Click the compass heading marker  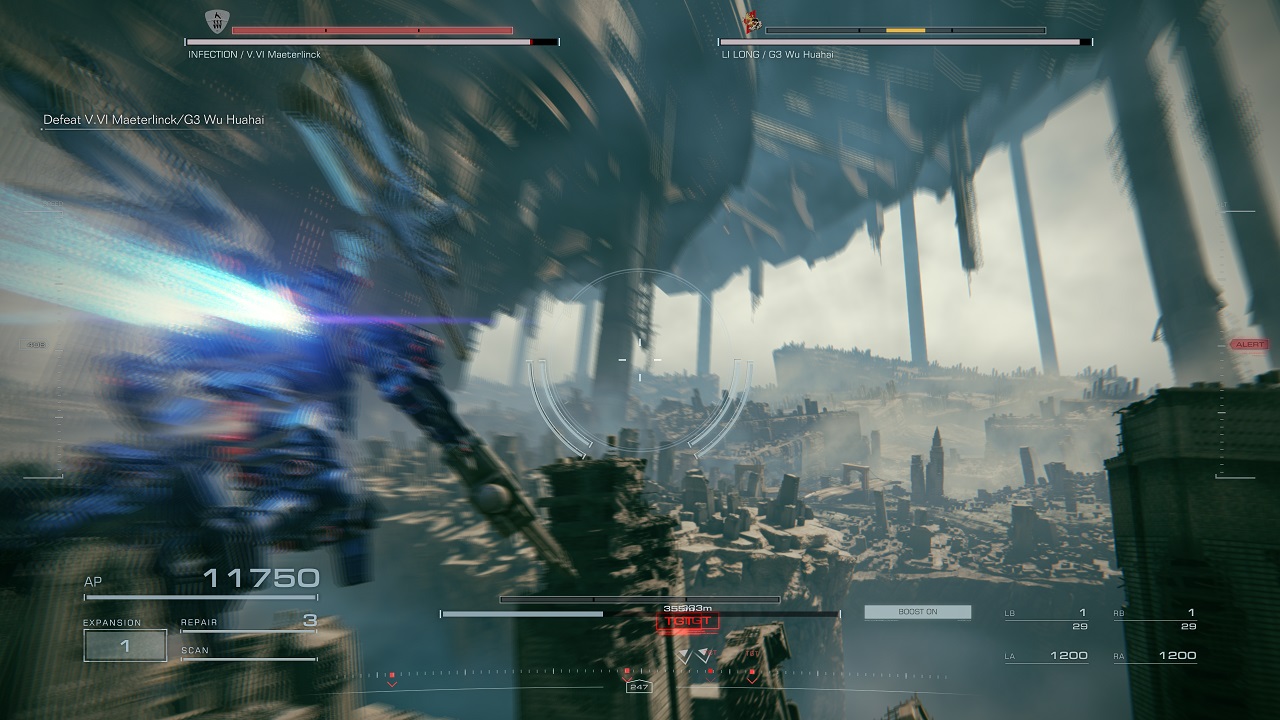[x=637, y=687]
